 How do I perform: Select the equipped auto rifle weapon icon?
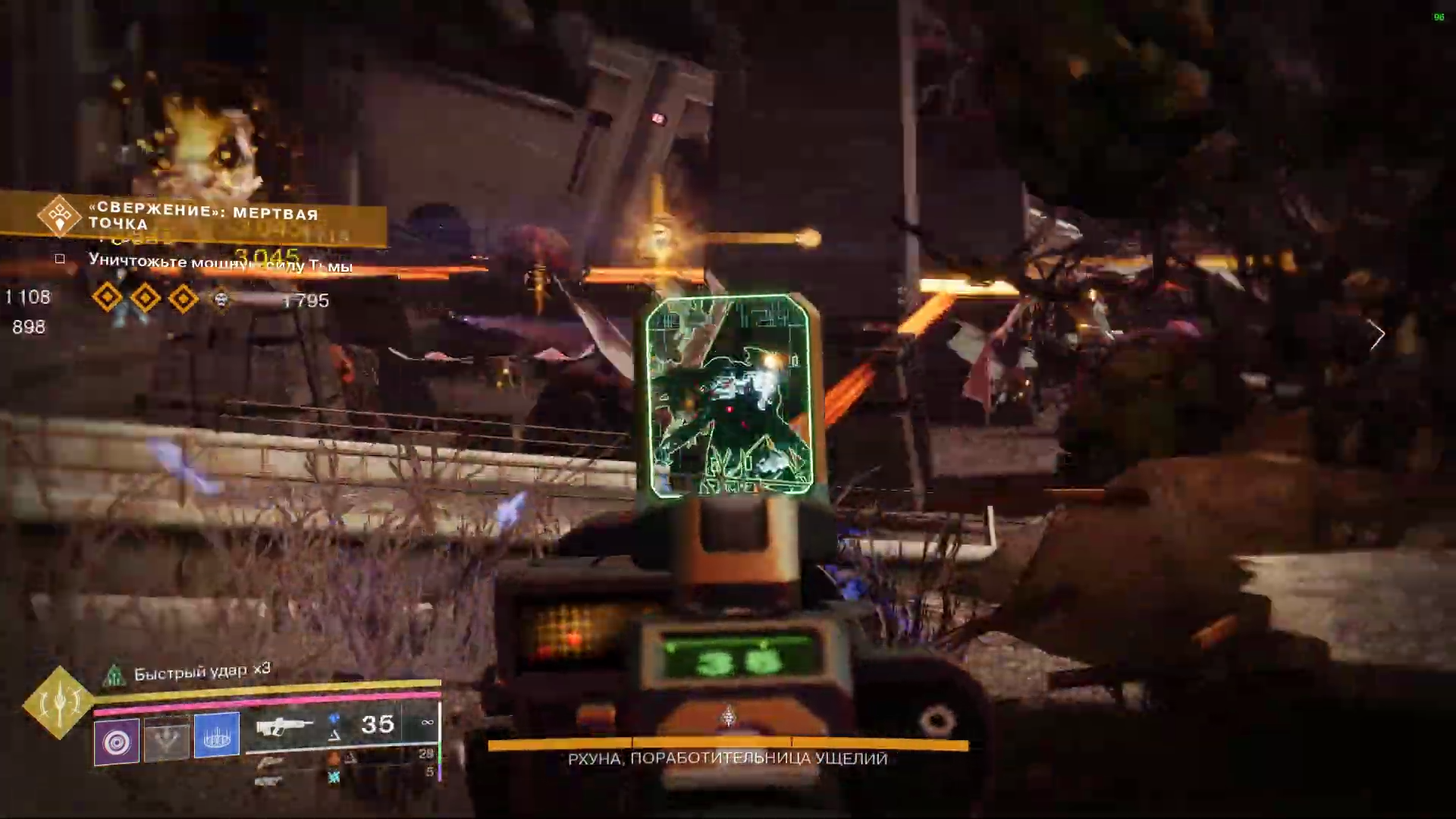coord(284,727)
